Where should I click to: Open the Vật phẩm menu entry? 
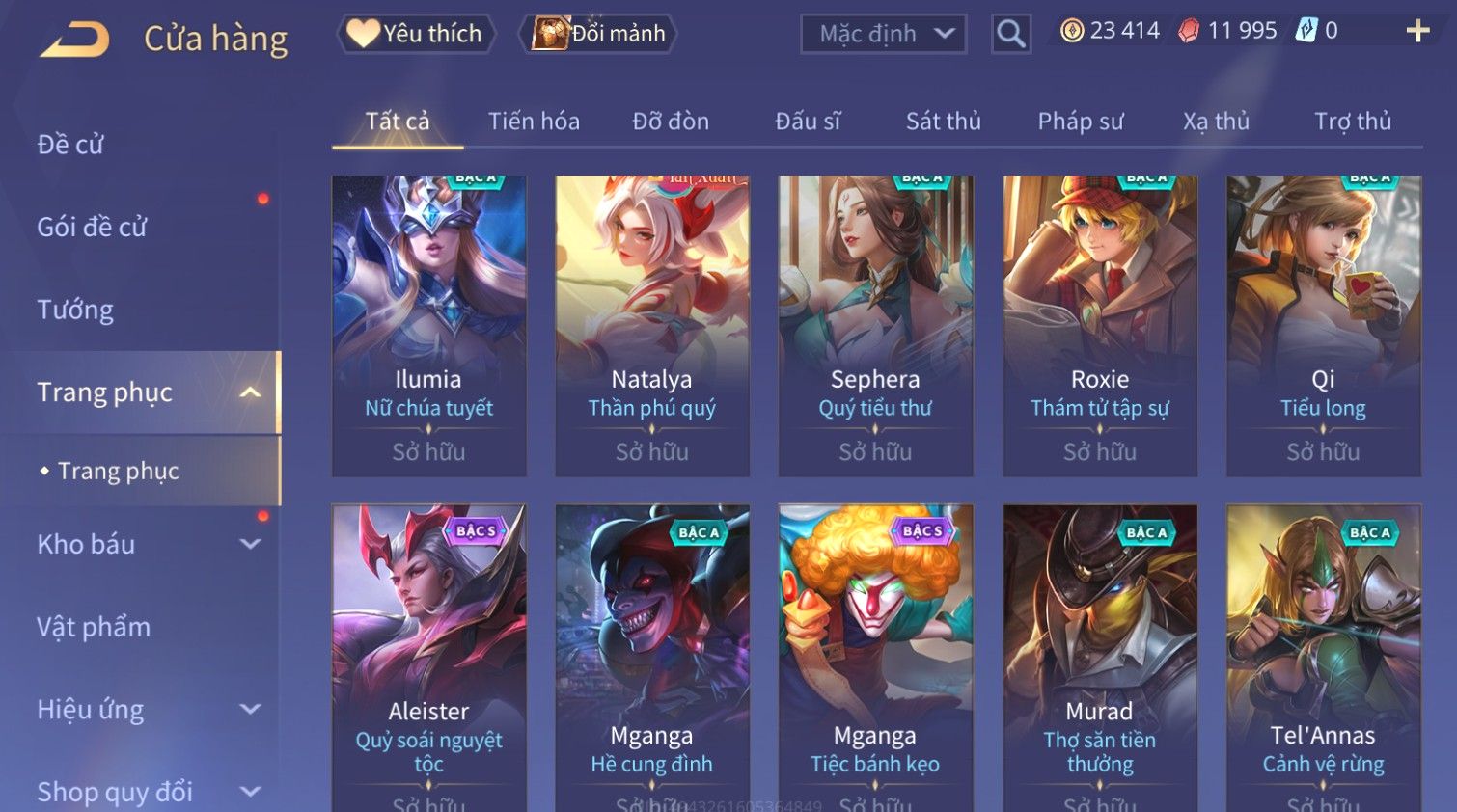(94, 627)
